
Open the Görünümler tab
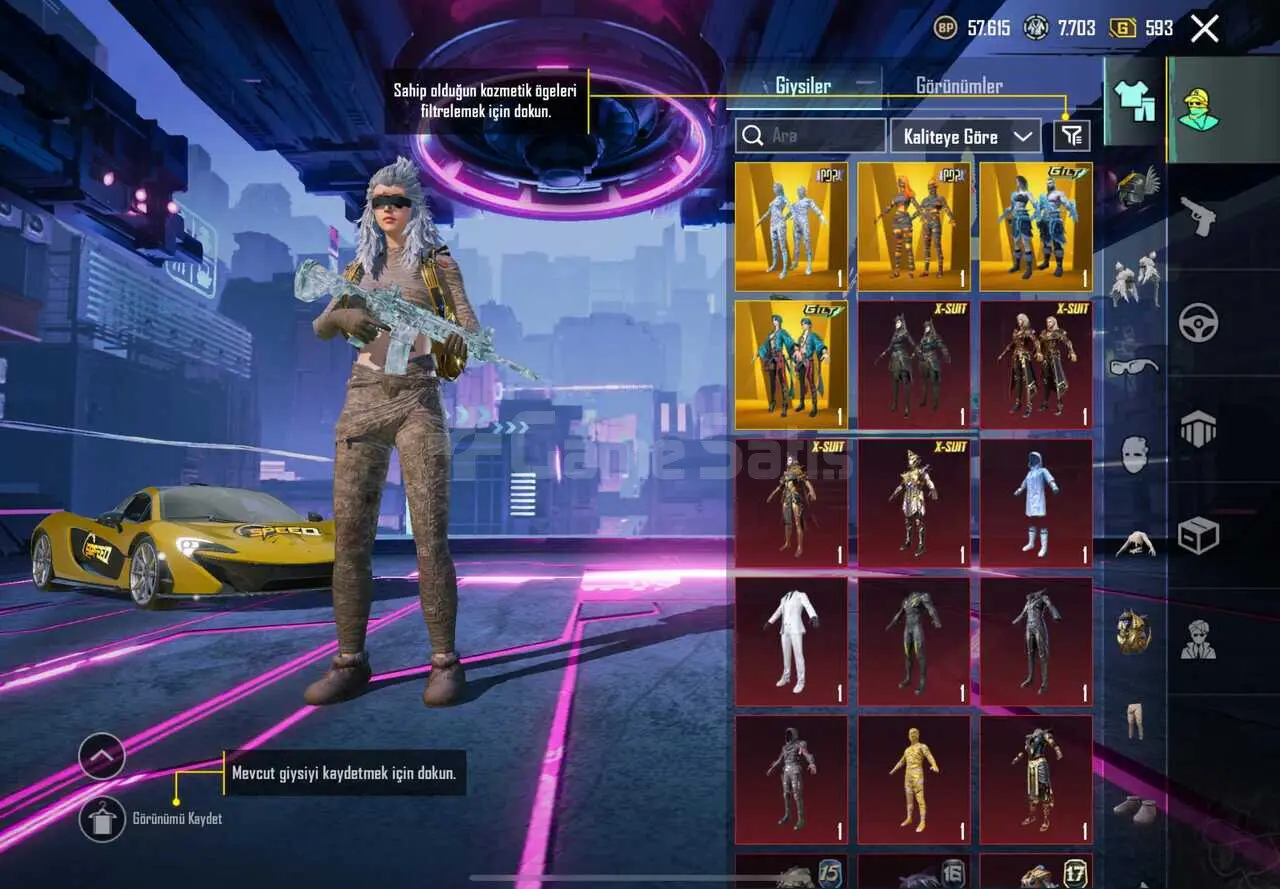[x=959, y=86]
